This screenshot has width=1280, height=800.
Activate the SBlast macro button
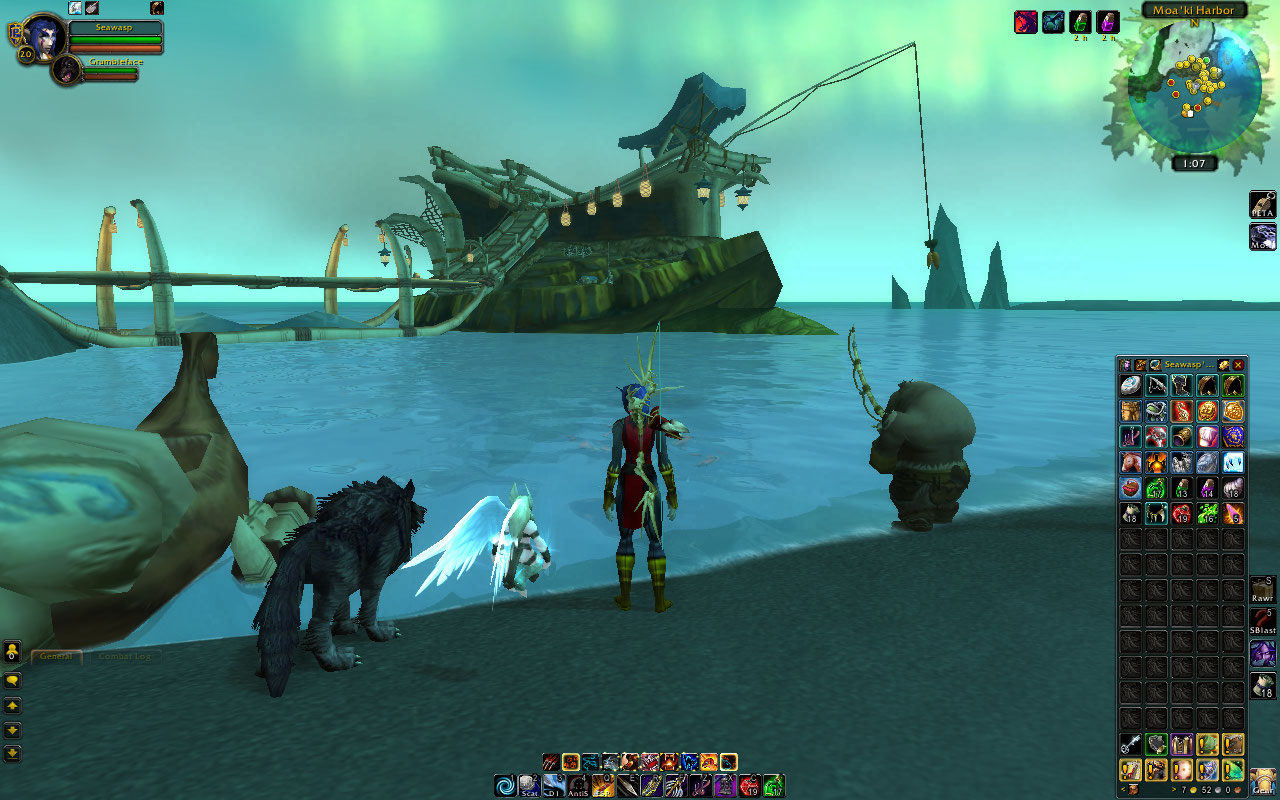click(x=1262, y=622)
